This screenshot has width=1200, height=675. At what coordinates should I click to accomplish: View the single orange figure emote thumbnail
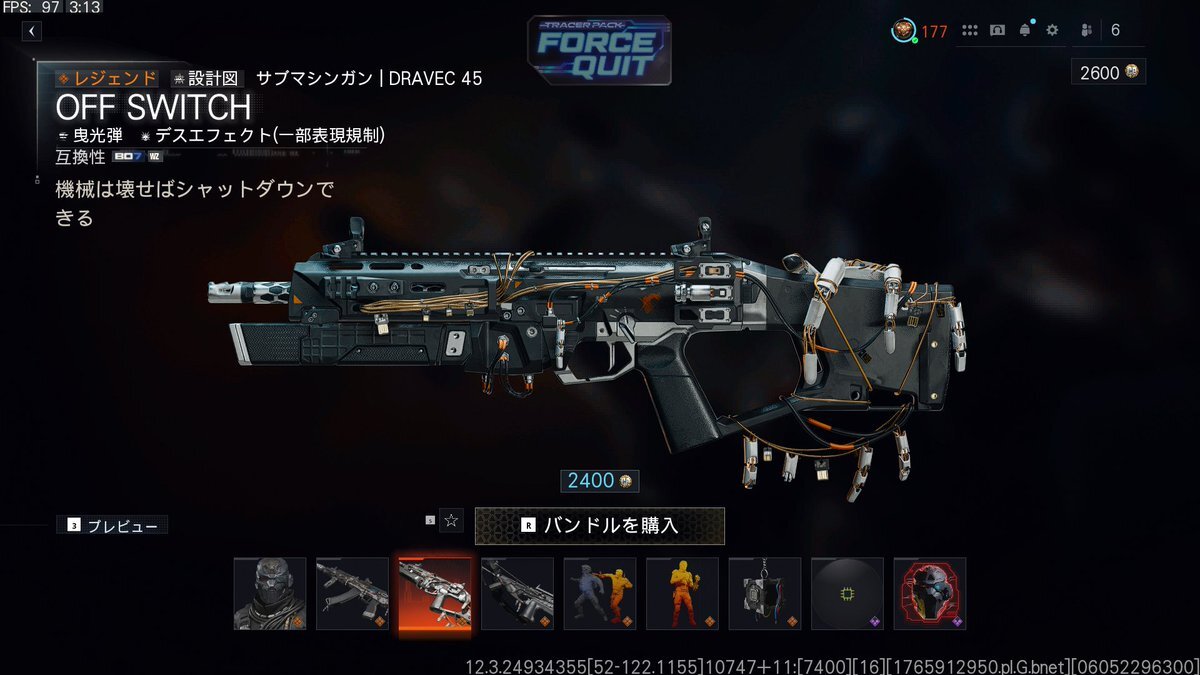682,593
